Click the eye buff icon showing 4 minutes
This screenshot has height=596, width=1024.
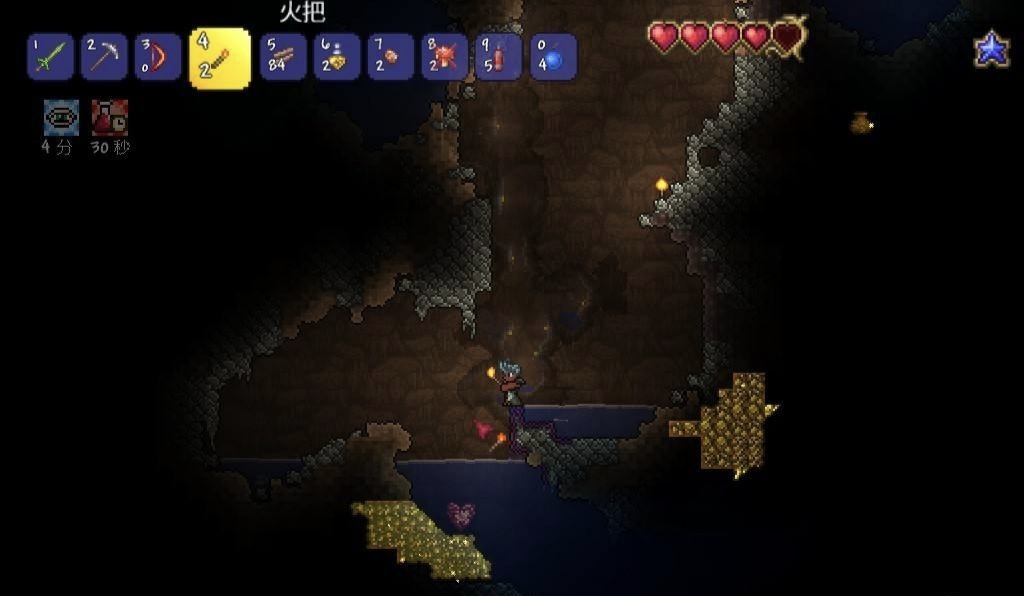(61, 118)
